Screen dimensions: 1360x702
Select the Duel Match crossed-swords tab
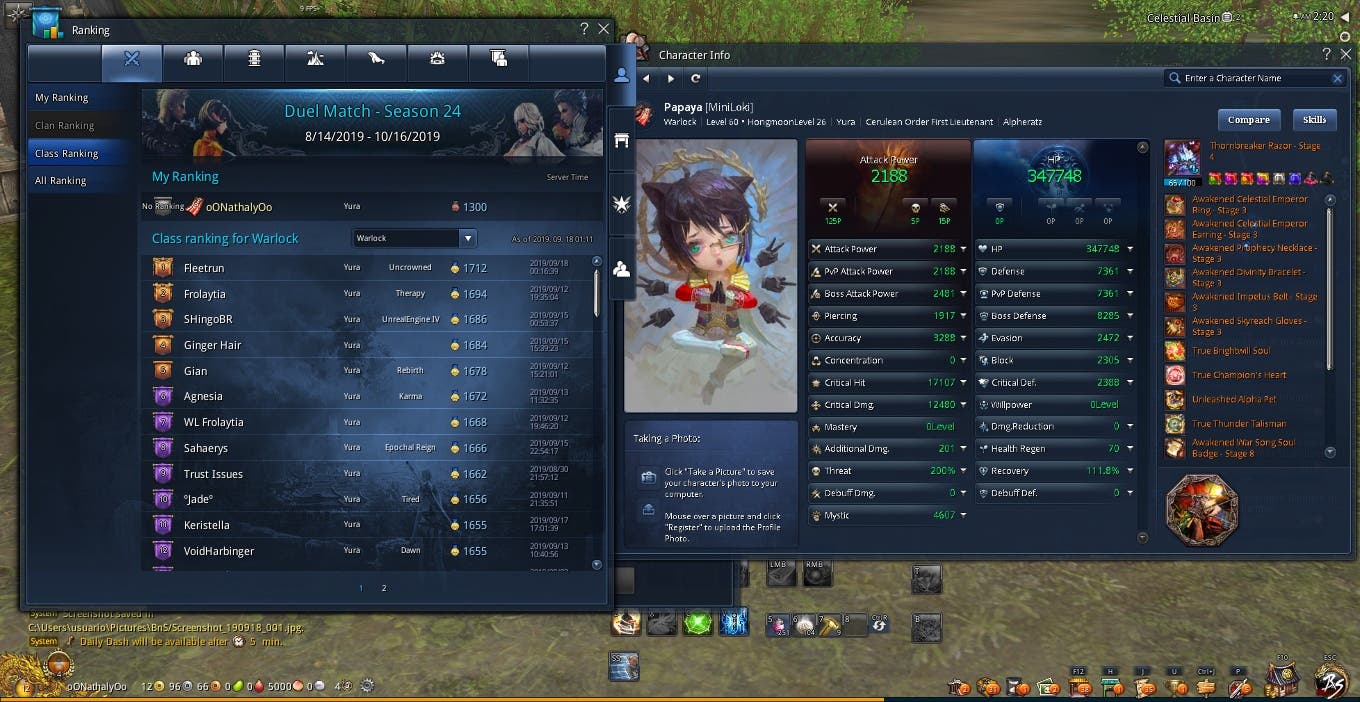[132, 59]
